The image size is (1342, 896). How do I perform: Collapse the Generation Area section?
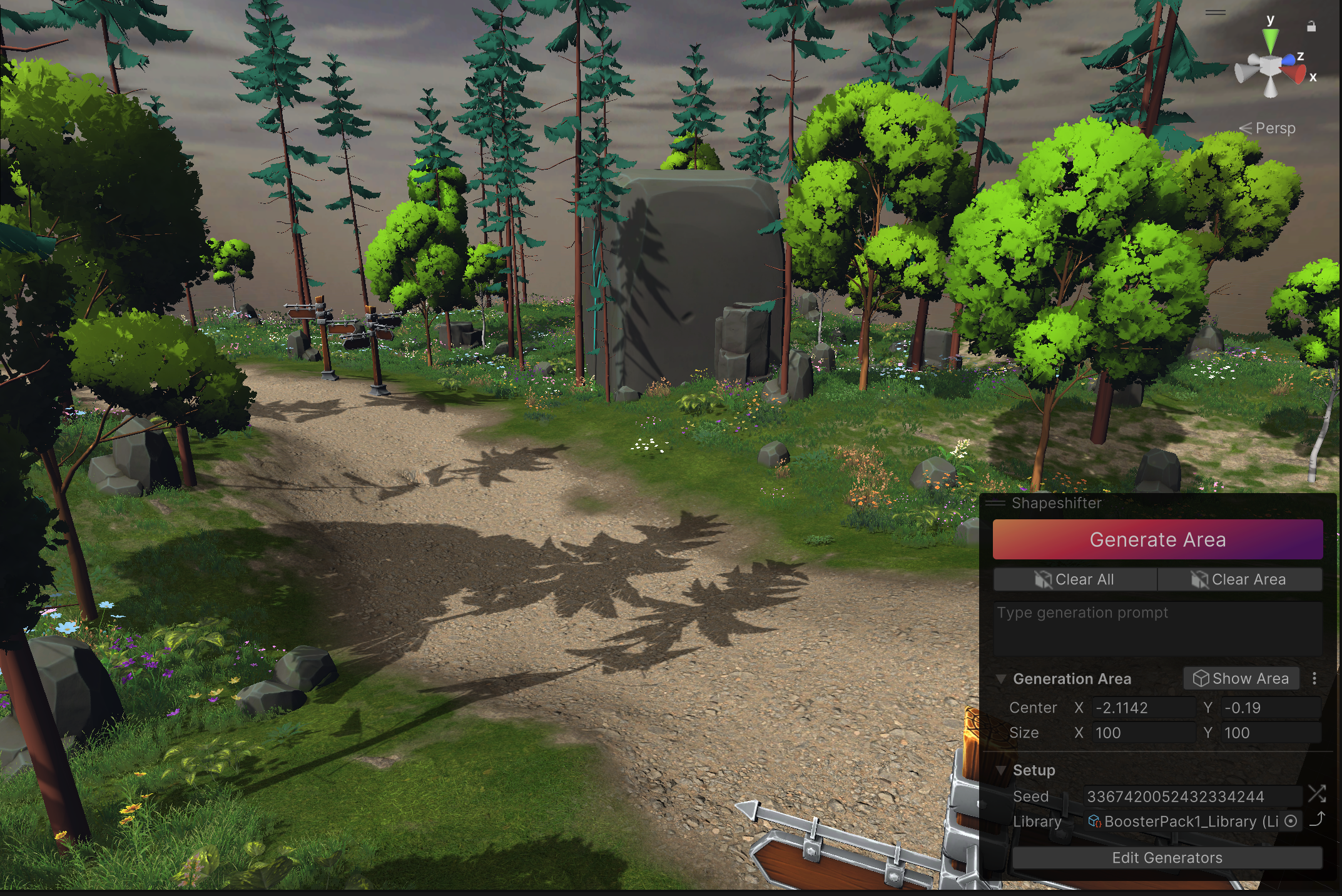[1001, 679]
